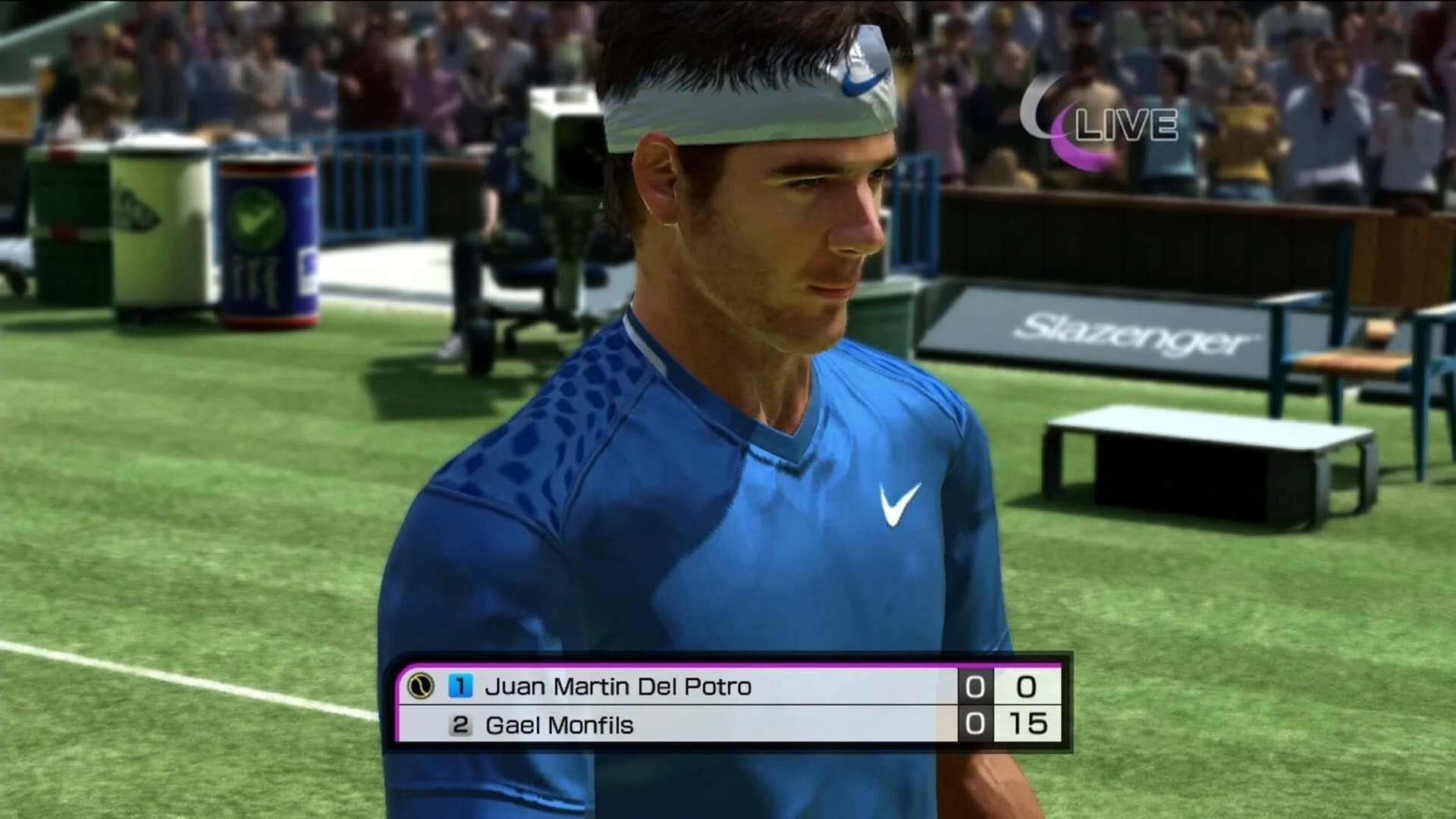Toggle the serving indicator next to Del Potro
Image resolution: width=1456 pixels, height=819 pixels.
[x=422, y=685]
